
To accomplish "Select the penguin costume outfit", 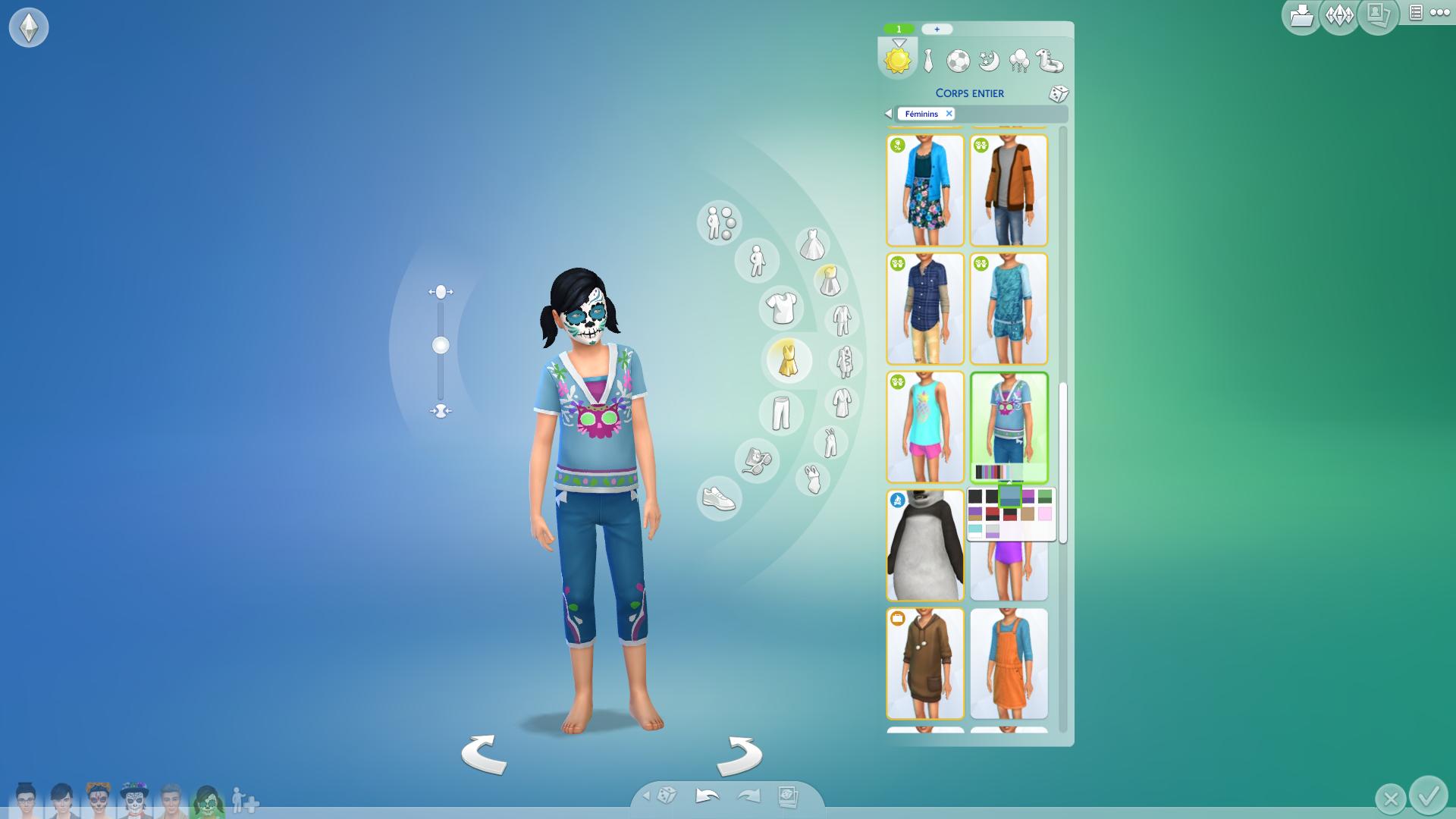I will [x=924, y=545].
